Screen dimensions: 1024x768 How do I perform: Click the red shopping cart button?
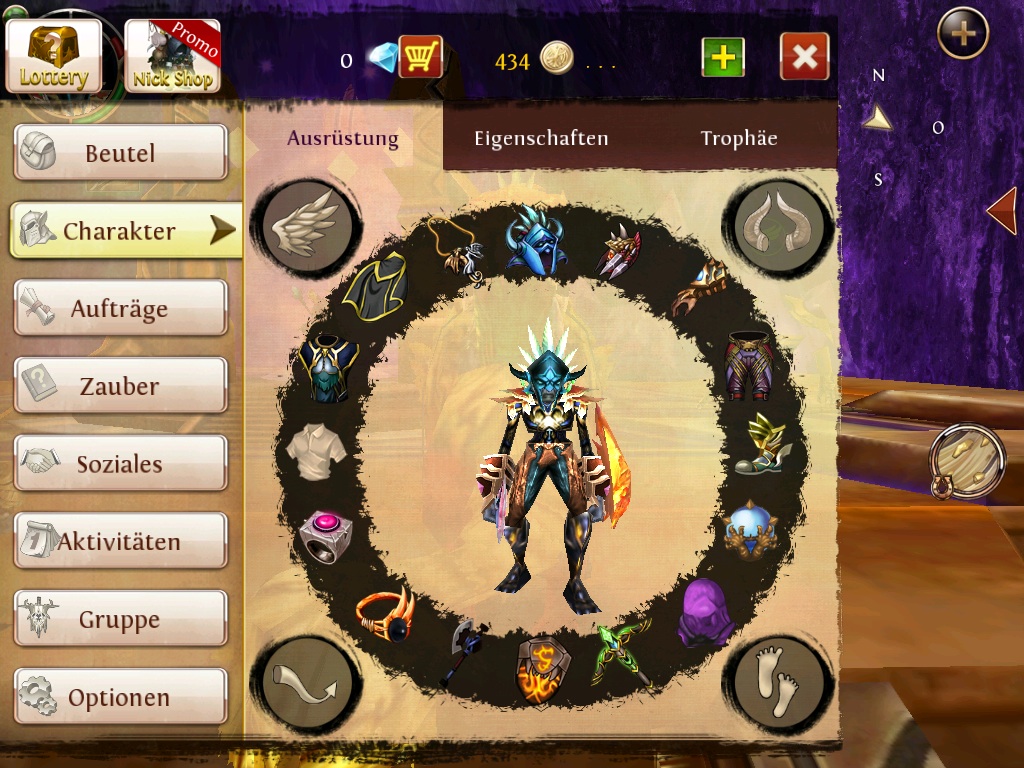point(420,57)
